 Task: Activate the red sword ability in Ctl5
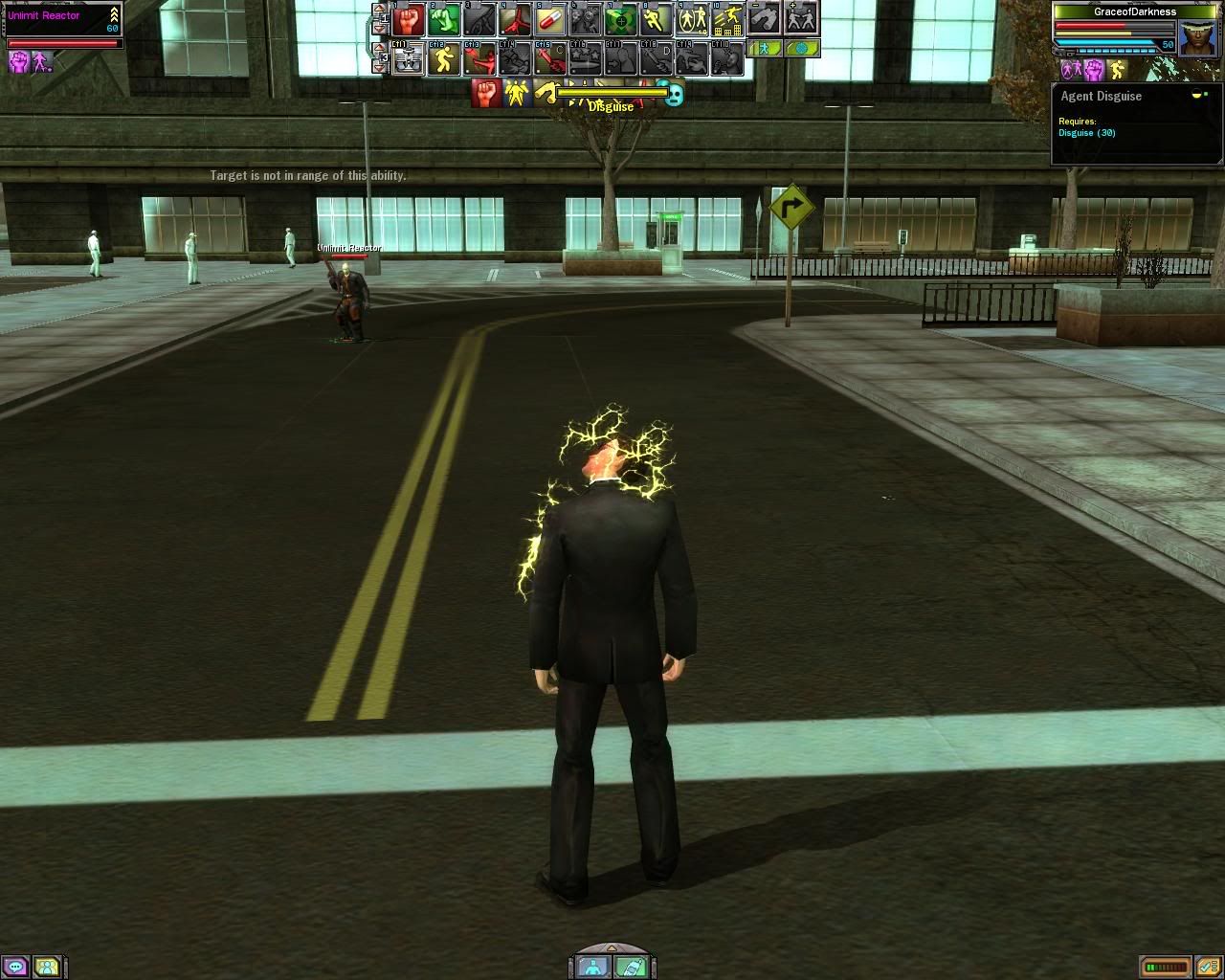(x=550, y=59)
